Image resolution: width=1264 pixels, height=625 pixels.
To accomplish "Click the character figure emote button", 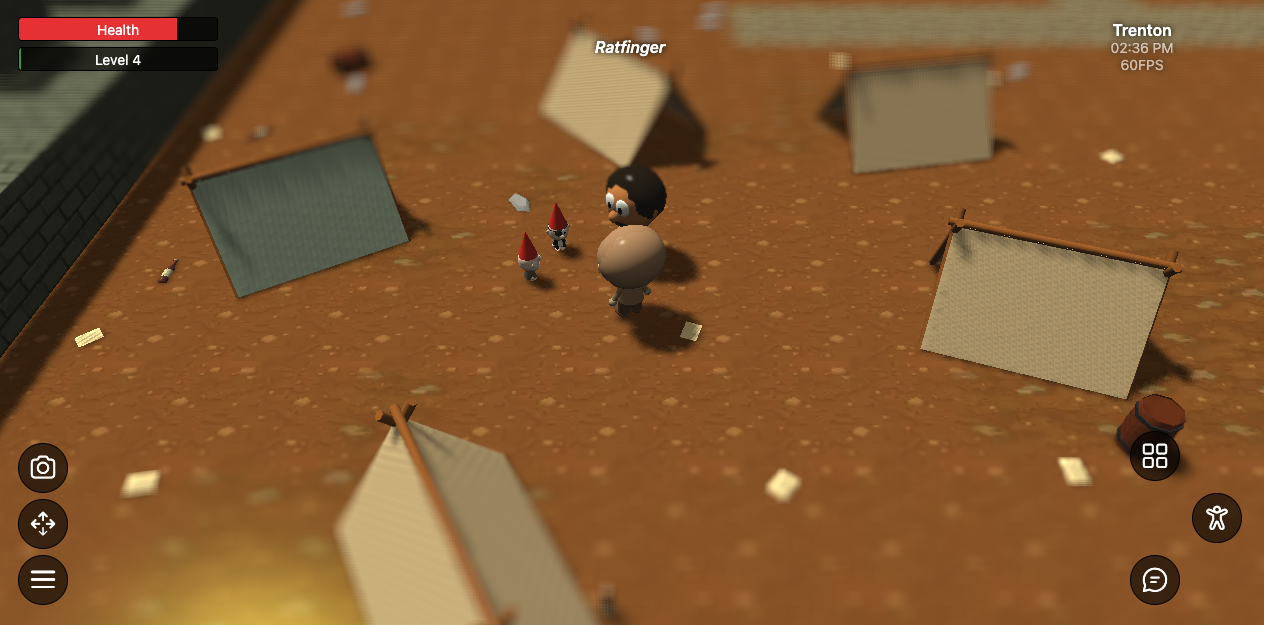I will point(1217,518).
